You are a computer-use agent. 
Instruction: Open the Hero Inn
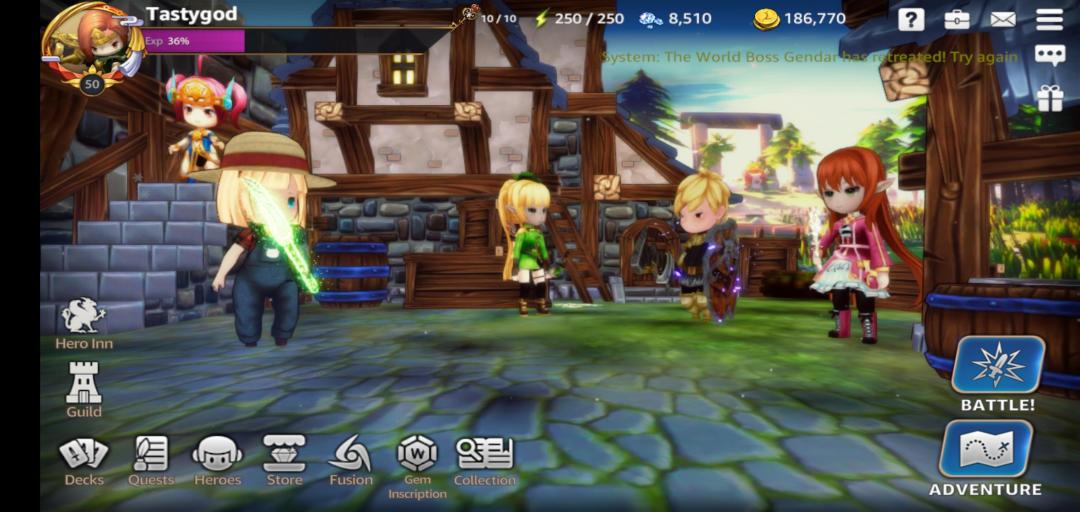click(x=84, y=321)
